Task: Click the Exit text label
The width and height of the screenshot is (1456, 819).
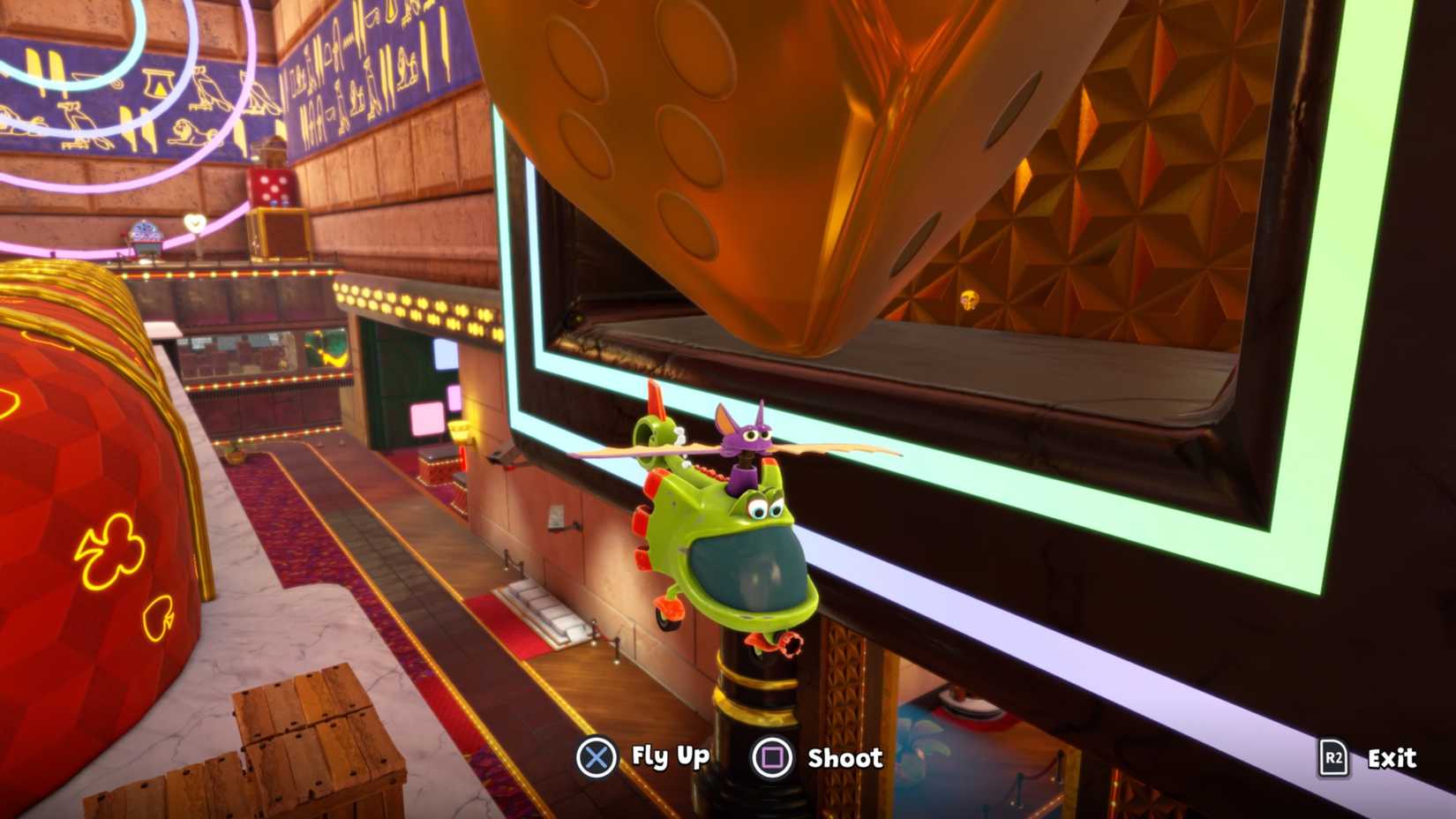Action: click(x=1392, y=757)
